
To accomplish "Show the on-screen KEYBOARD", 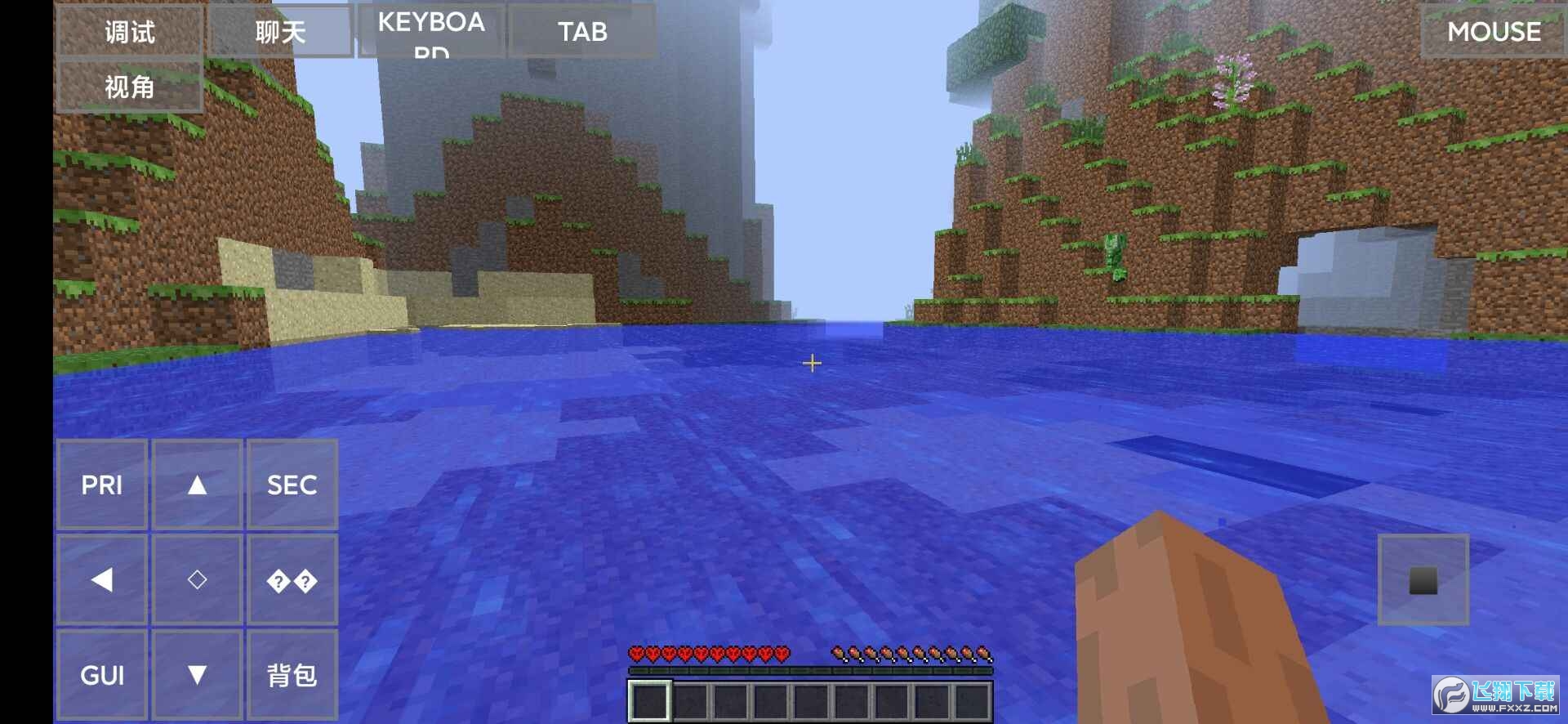I will click(x=431, y=31).
